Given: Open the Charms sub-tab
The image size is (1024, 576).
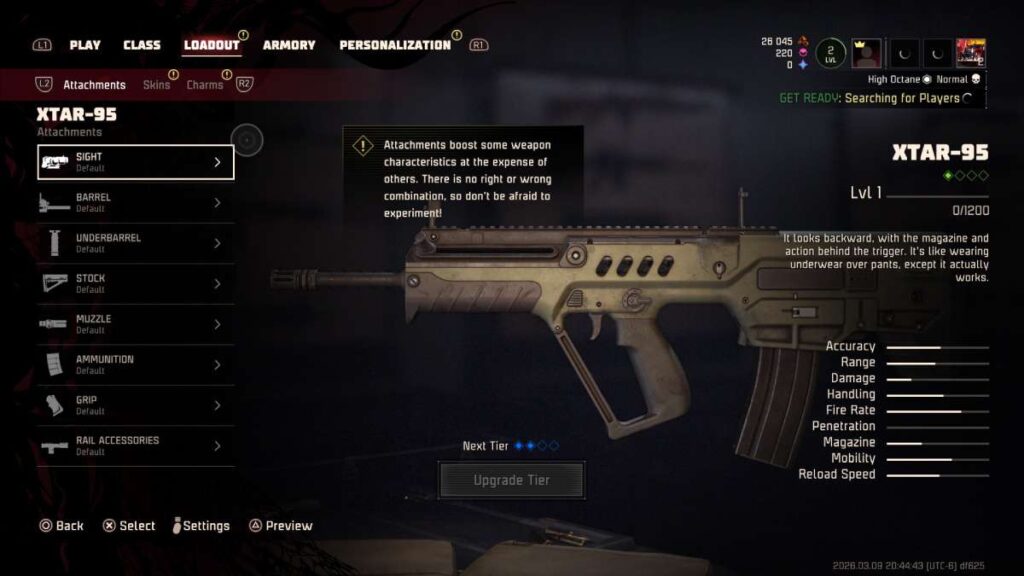Looking at the screenshot, I should (x=205, y=85).
